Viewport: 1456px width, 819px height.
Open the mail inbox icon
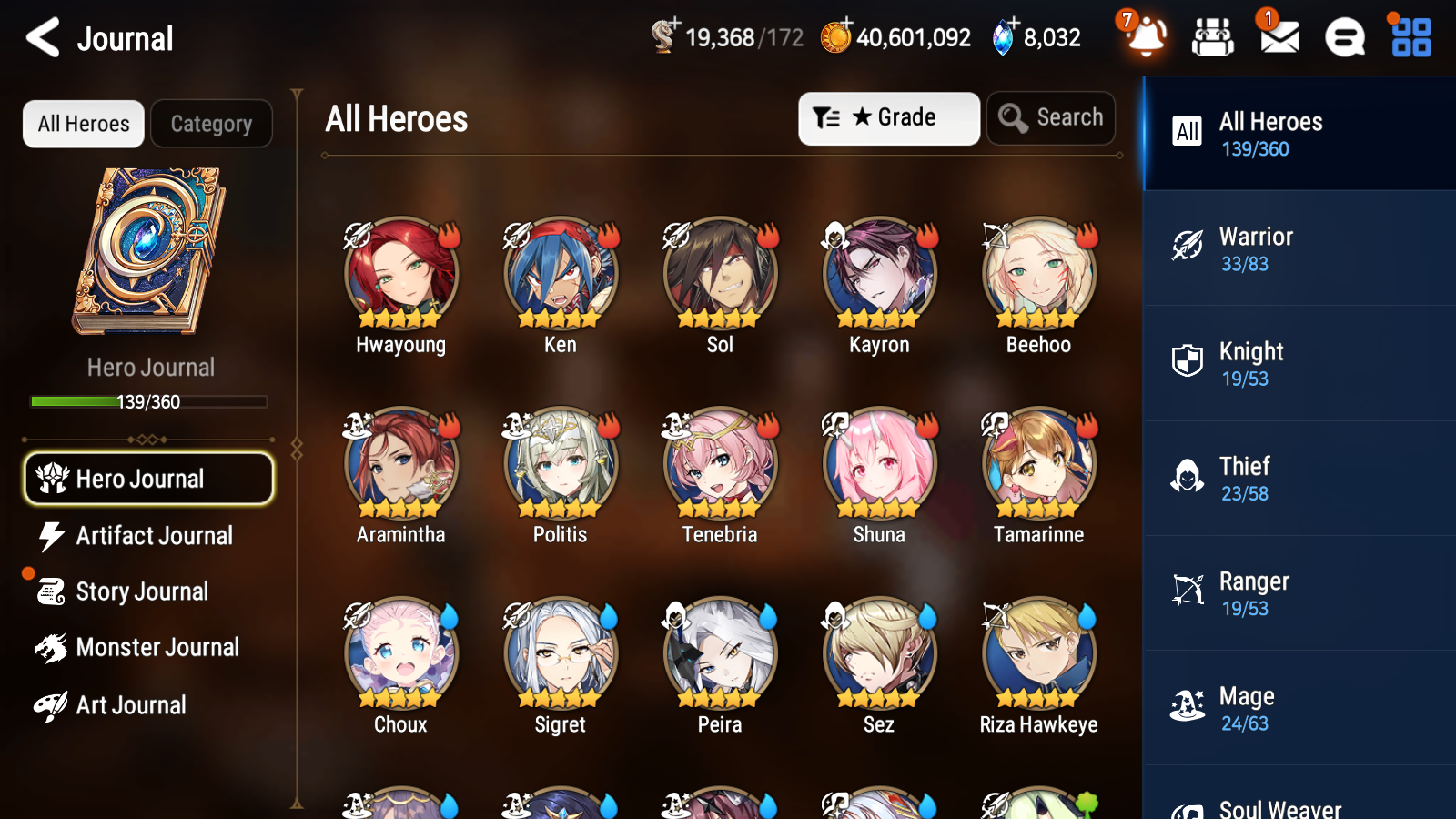1278,38
